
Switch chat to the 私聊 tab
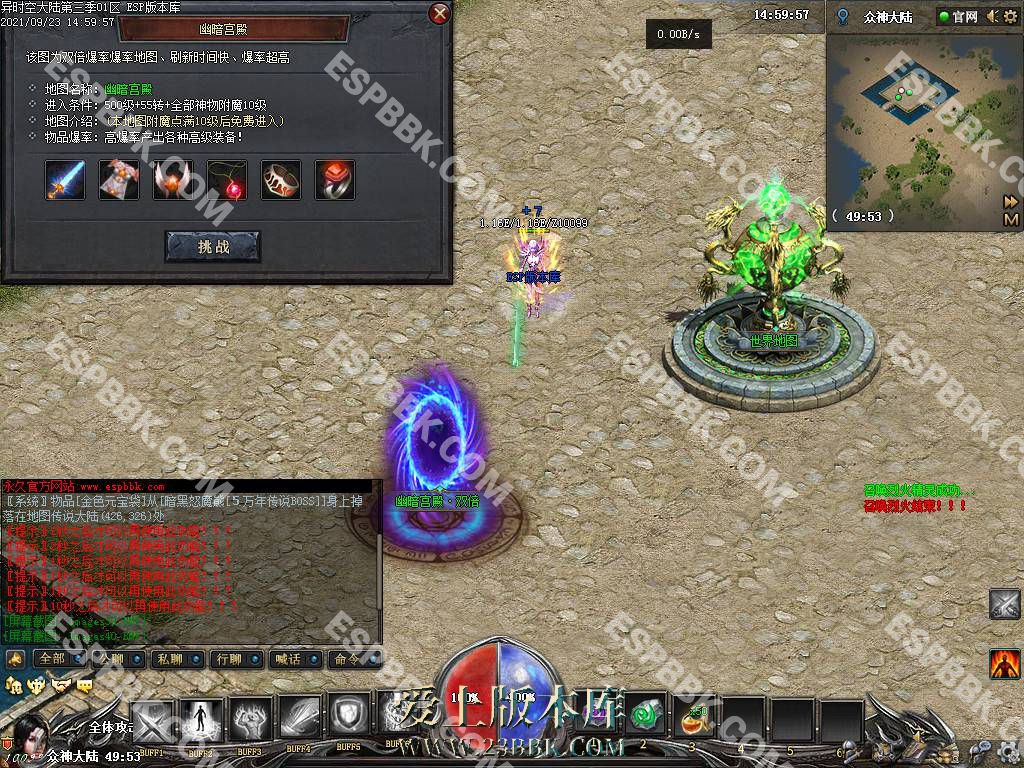point(170,659)
